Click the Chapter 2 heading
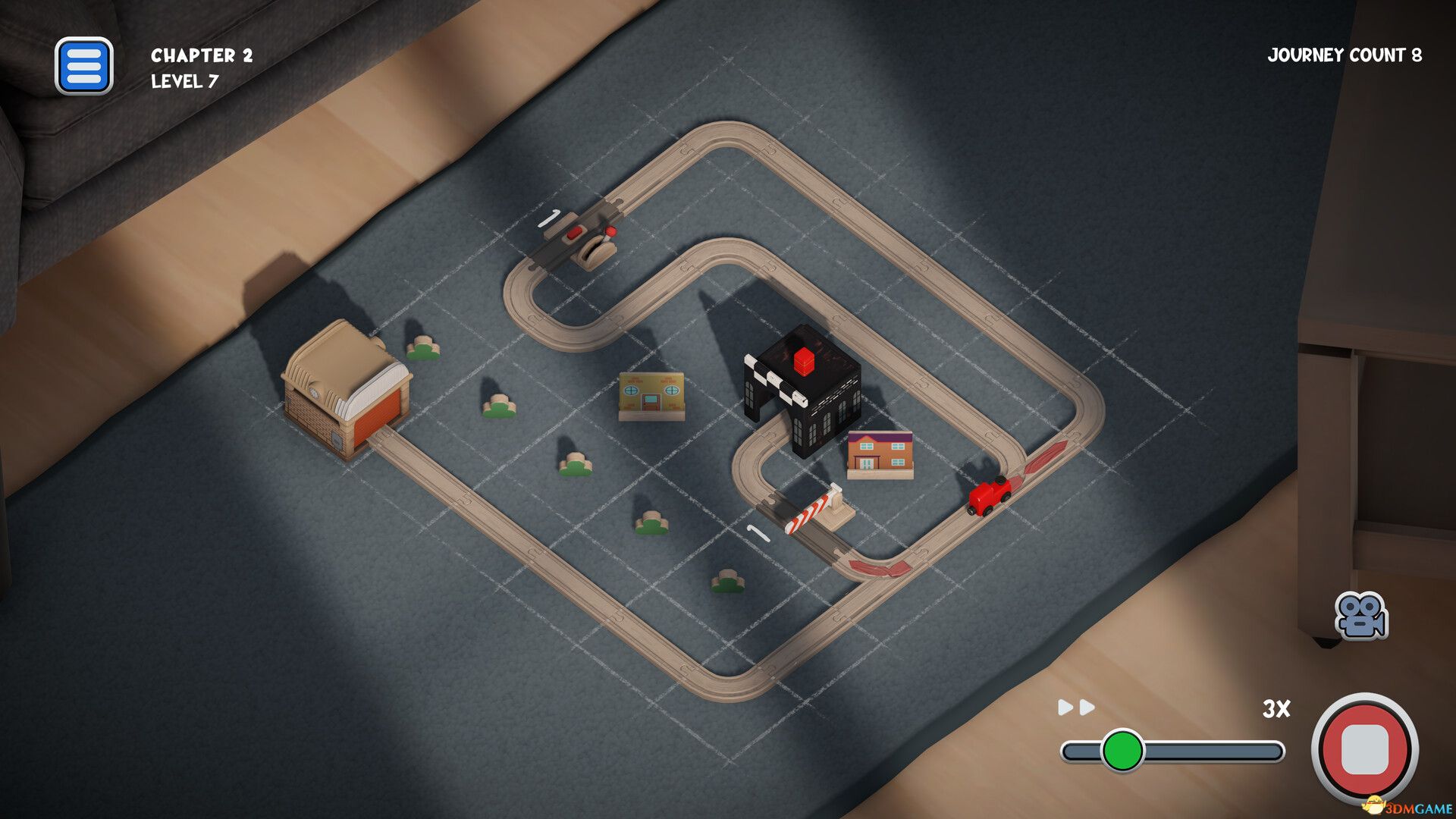Image resolution: width=1456 pixels, height=819 pixels. point(201,55)
